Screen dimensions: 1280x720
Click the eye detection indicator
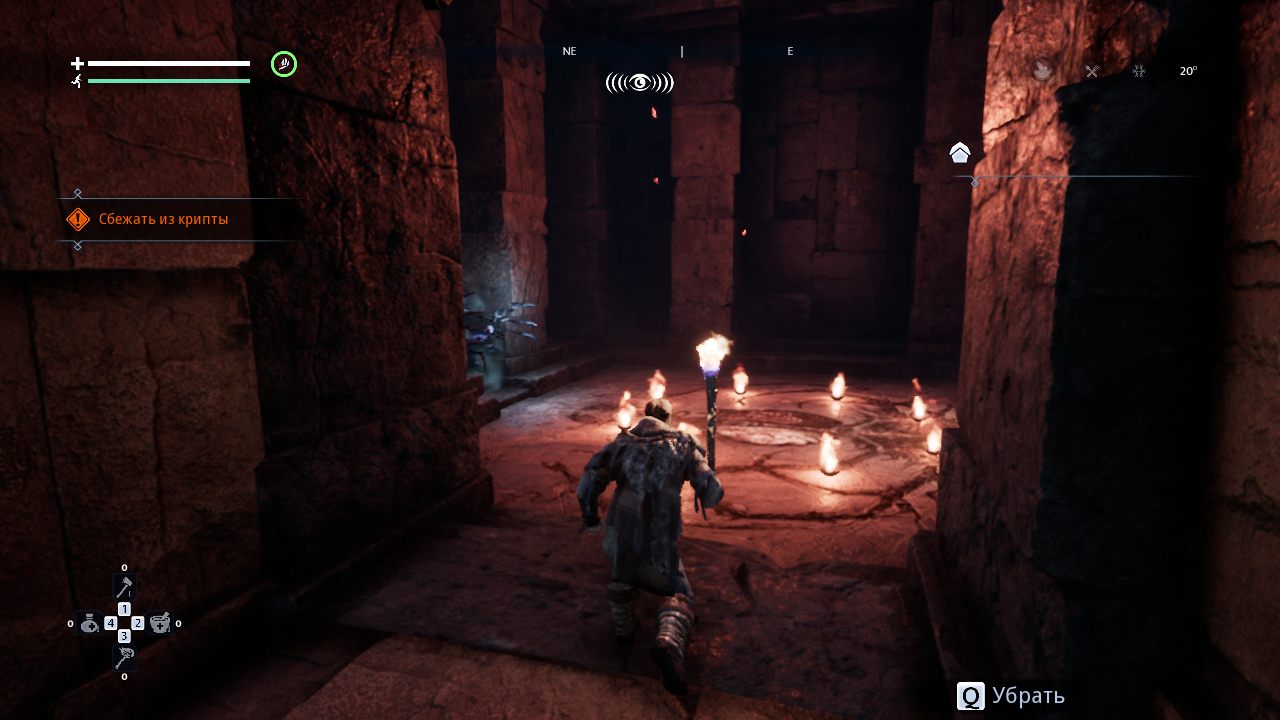pos(639,83)
